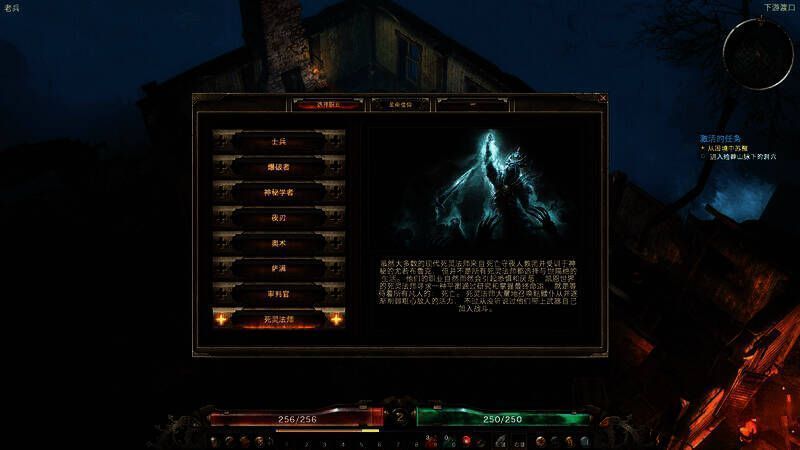
Task: Select the 夜刃 (Nightblade) class
Action: [278, 216]
